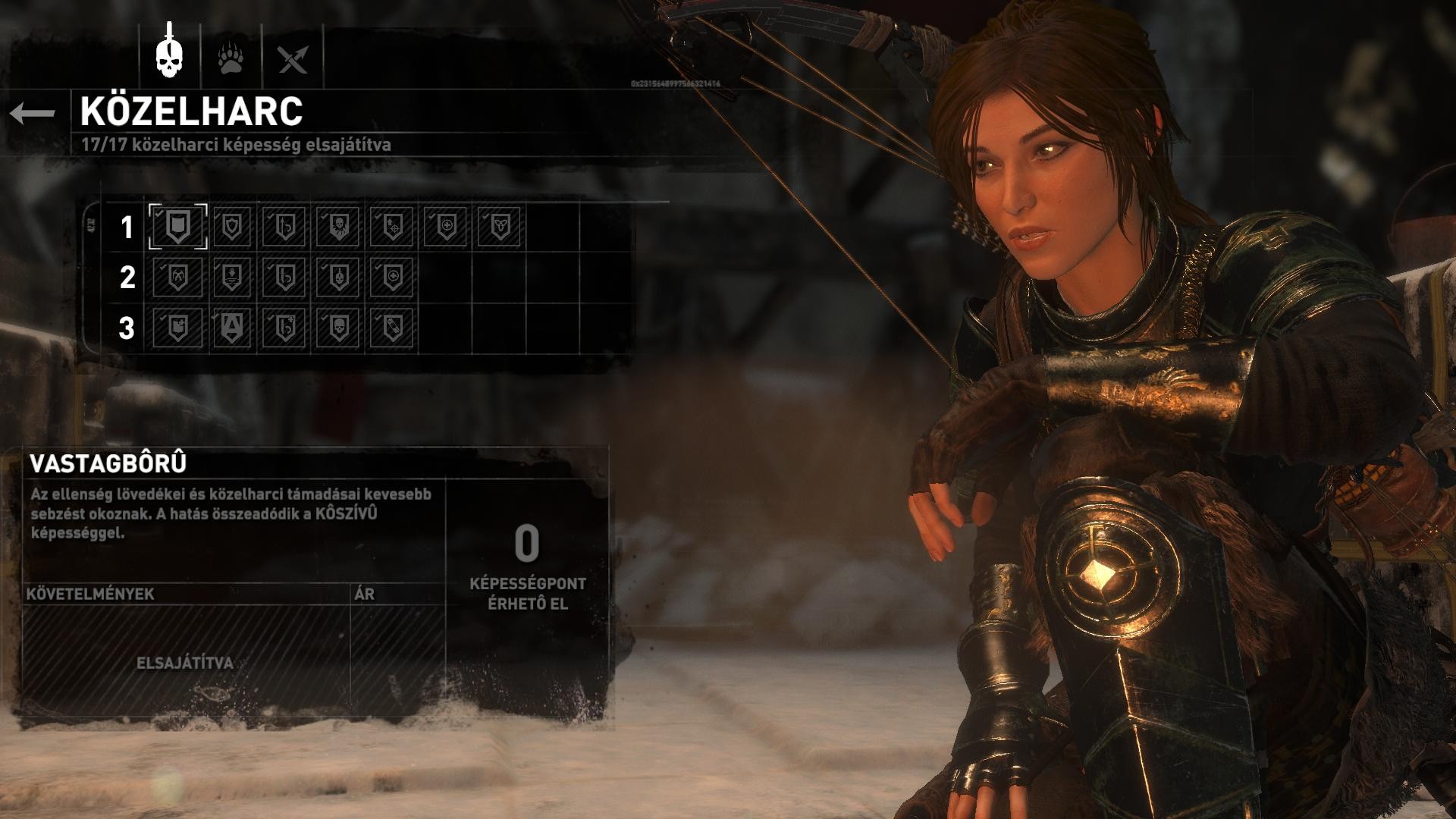
Task: Select the crosshair with up-arrow skill
Action: (392, 226)
